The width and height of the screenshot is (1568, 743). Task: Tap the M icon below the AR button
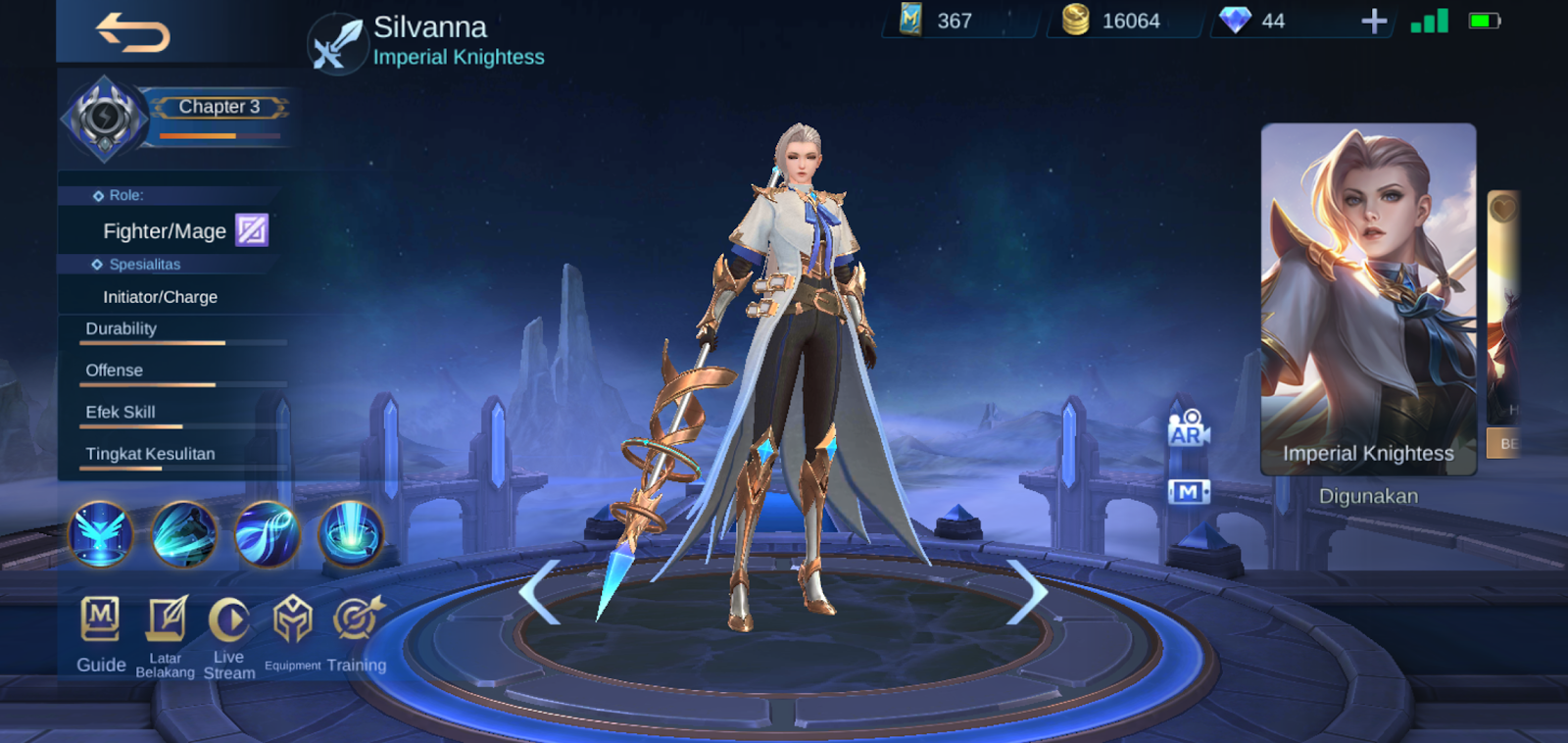coord(1188,490)
